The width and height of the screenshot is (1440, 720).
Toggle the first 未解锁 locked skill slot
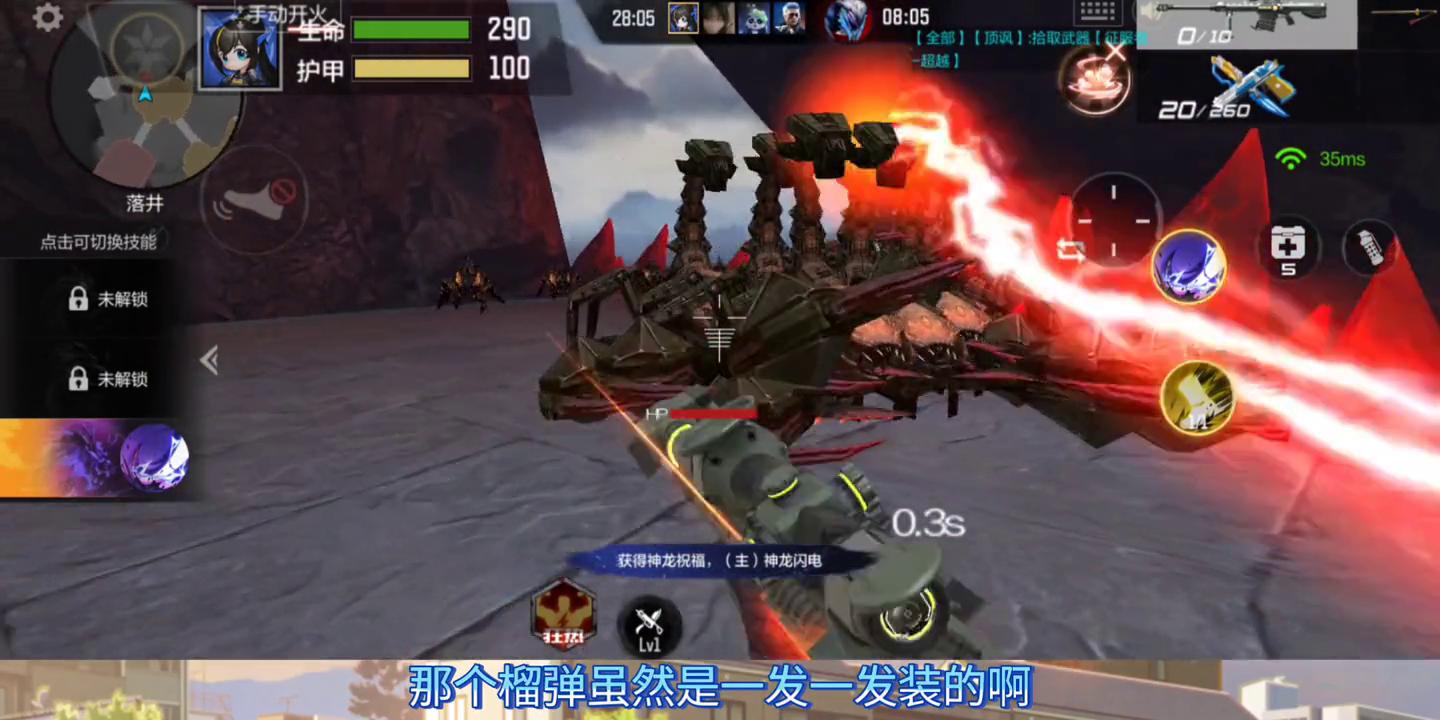pos(105,297)
